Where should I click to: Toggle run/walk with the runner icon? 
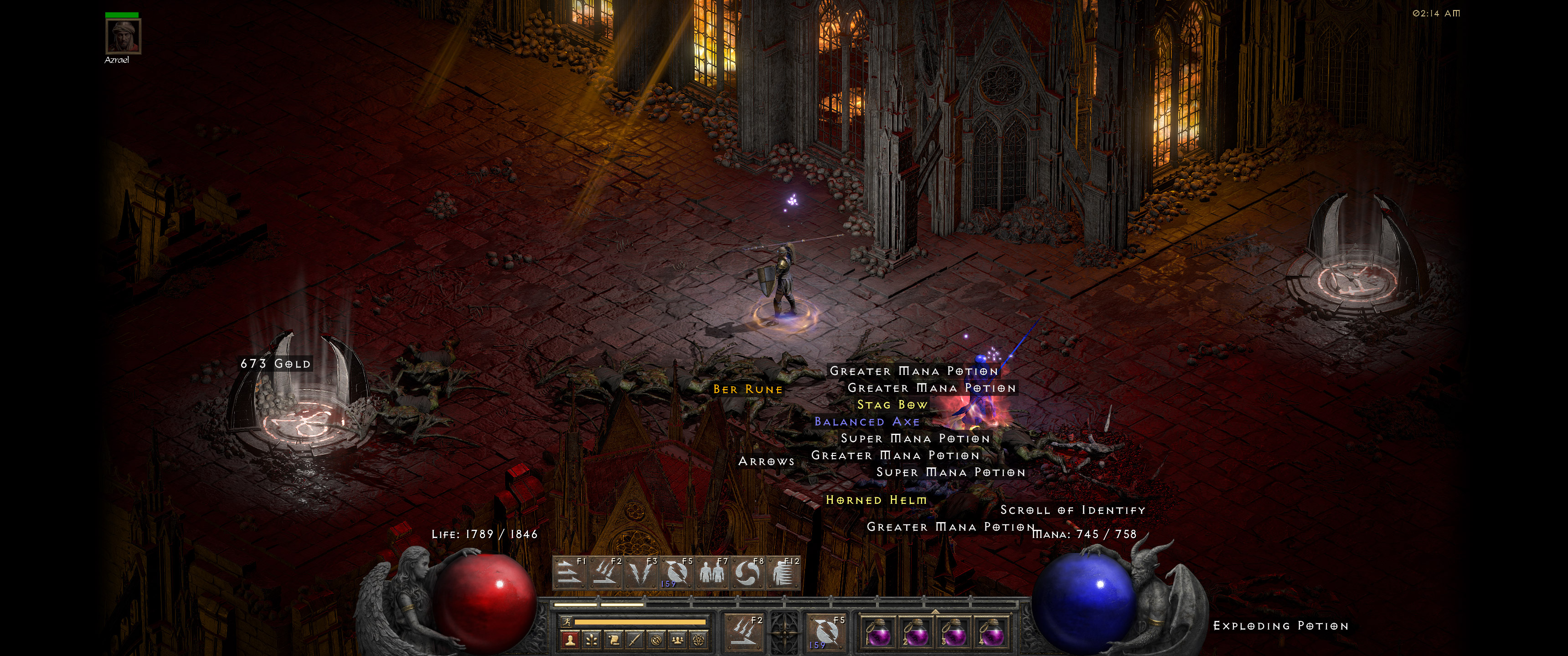[x=568, y=621]
